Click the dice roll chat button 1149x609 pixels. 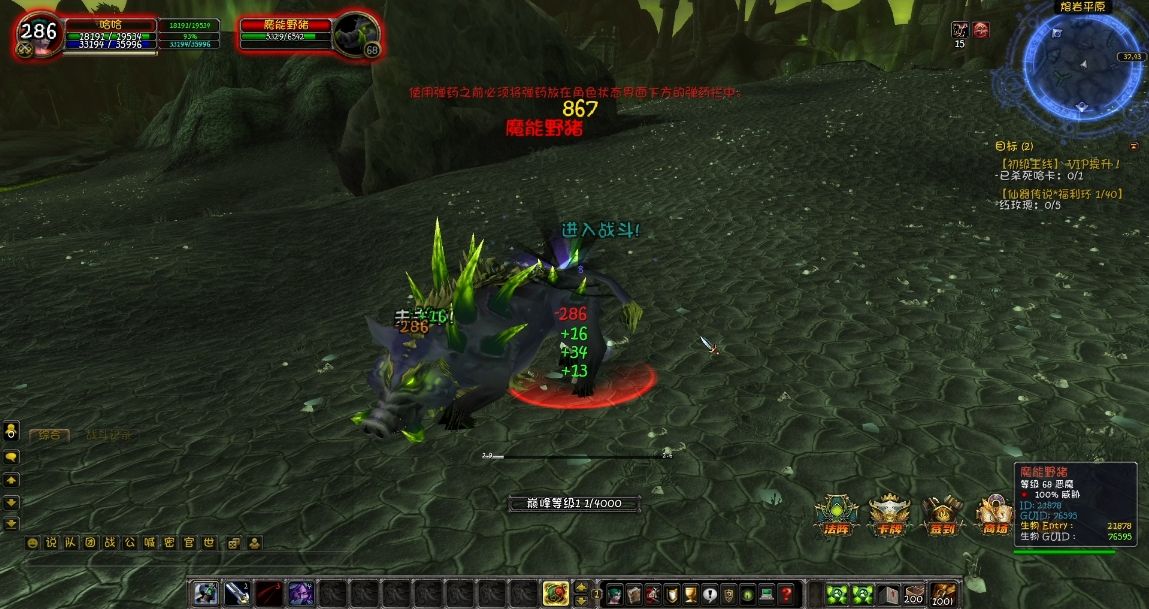pyautogui.click(x=233, y=543)
